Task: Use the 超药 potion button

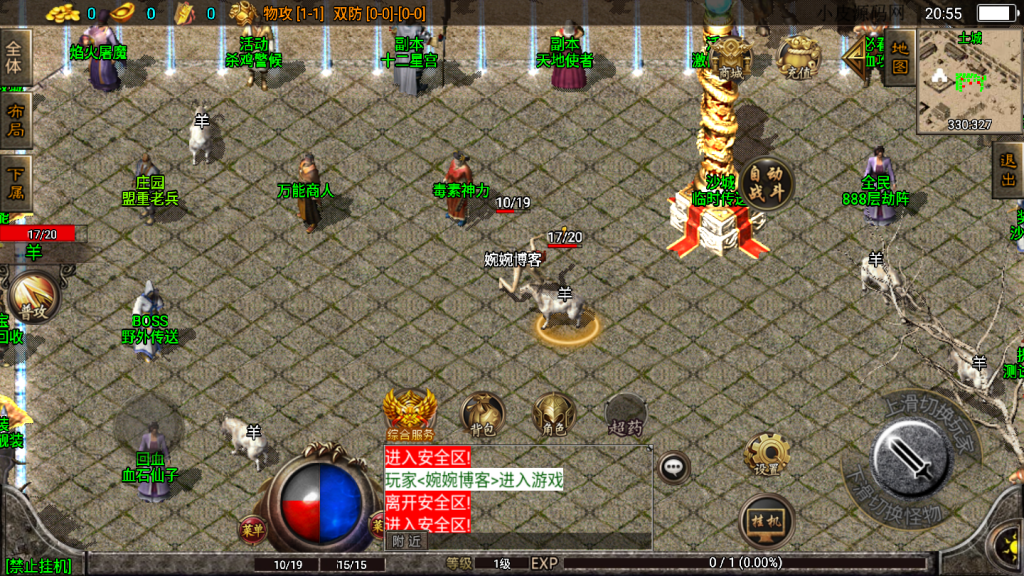Action: [625, 414]
